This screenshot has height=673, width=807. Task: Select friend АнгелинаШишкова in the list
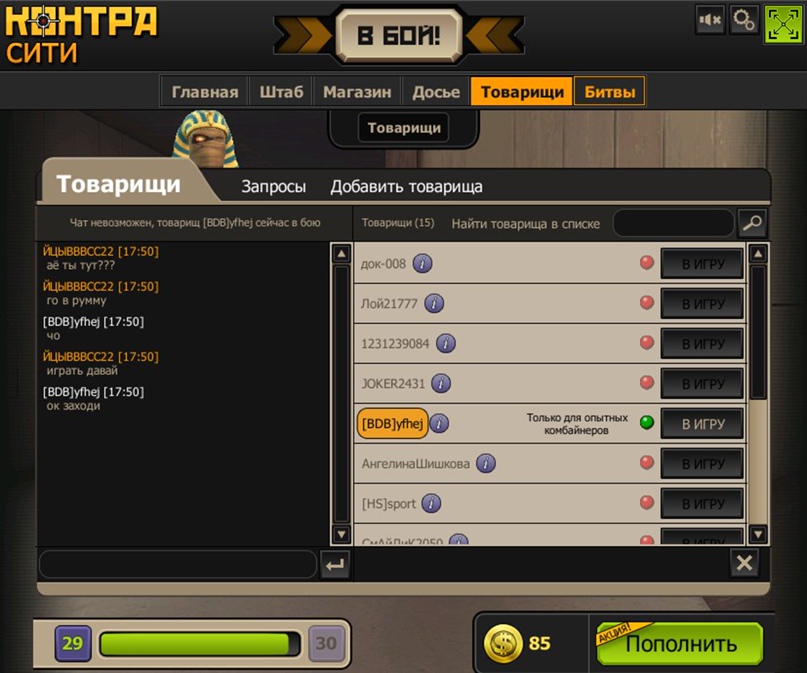pyautogui.click(x=415, y=464)
